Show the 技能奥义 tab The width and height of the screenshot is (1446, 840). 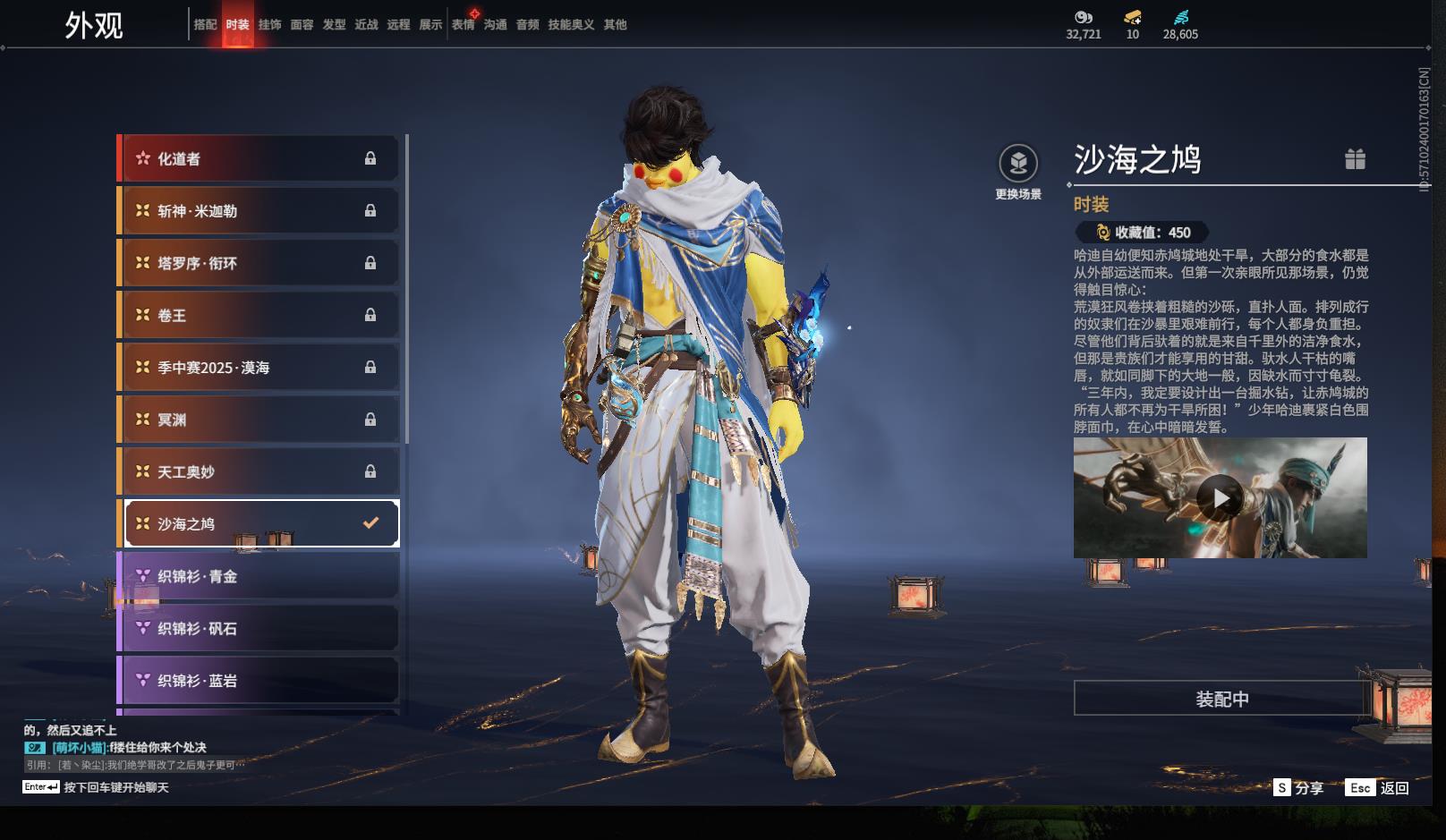pyautogui.click(x=571, y=25)
